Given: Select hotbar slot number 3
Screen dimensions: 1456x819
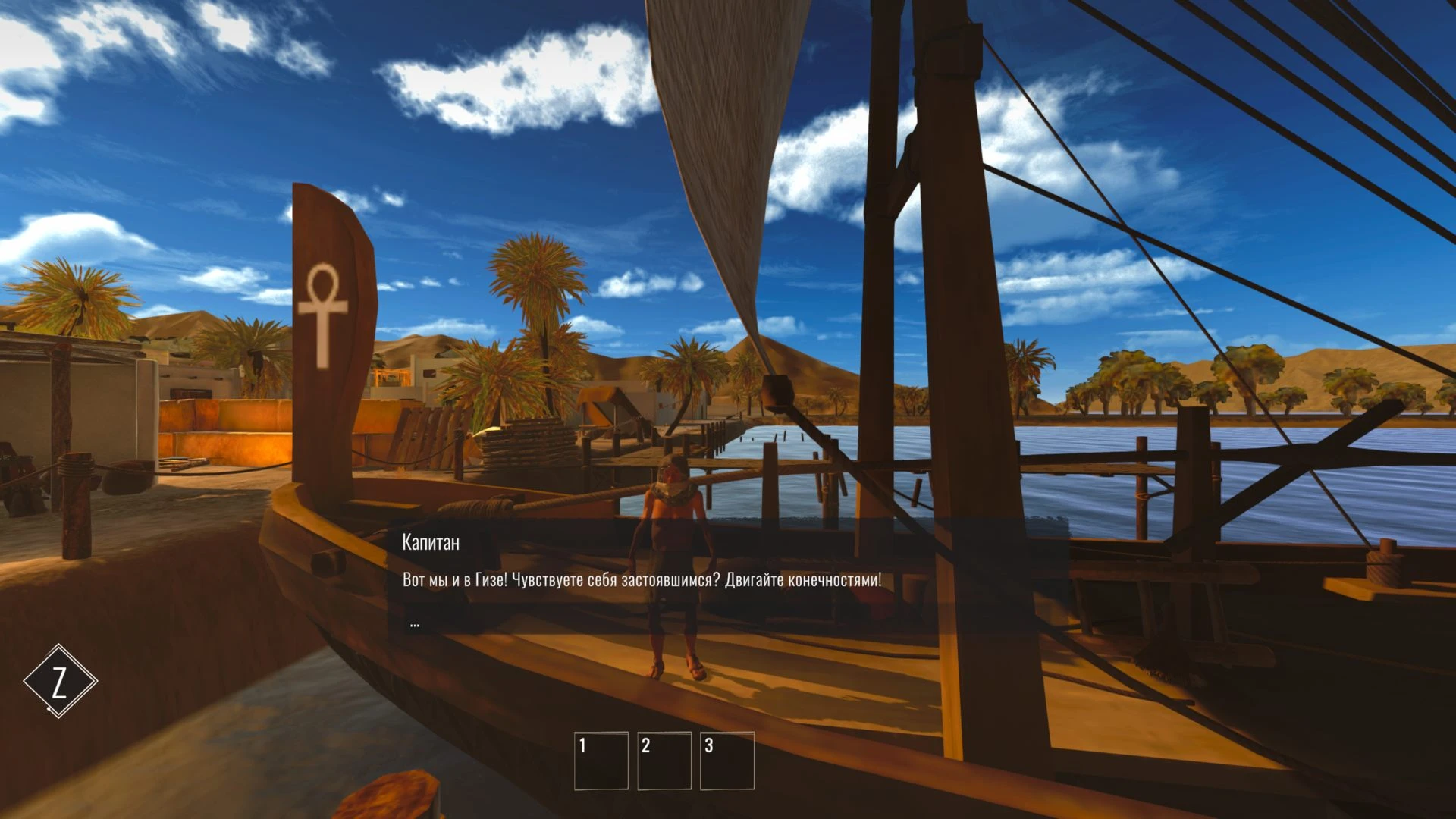Looking at the screenshot, I should click(x=727, y=761).
